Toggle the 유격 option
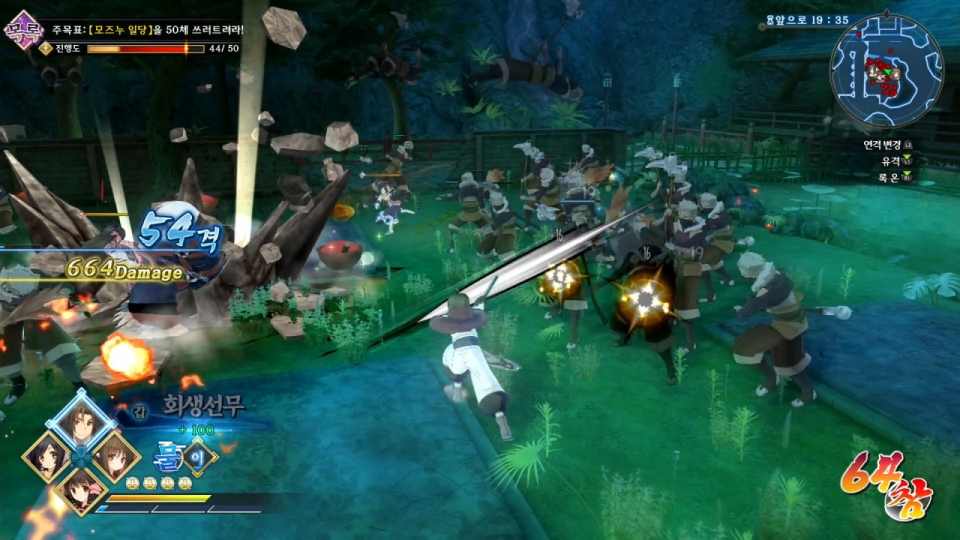Screen dimensions: 960x540 (x=892, y=160)
